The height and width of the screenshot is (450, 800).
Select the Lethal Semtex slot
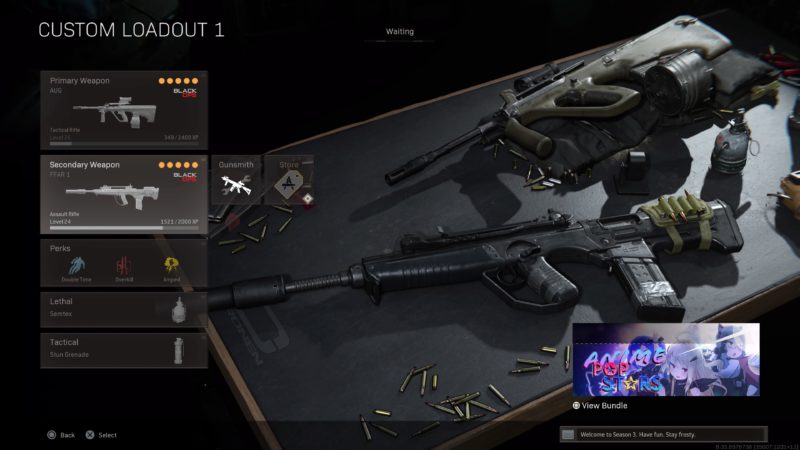(124, 309)
